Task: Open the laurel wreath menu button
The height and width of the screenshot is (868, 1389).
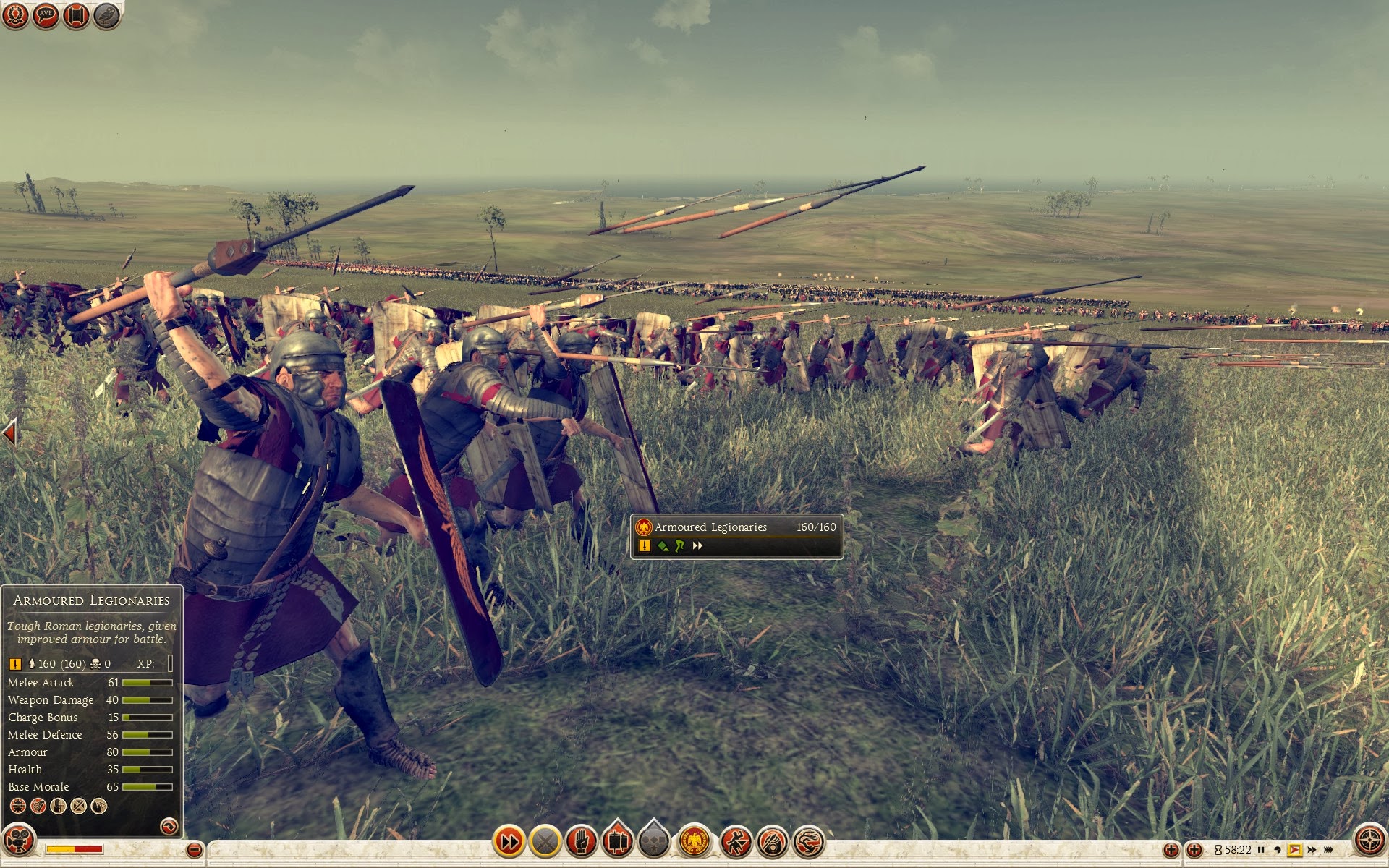Action: [16, 15]
